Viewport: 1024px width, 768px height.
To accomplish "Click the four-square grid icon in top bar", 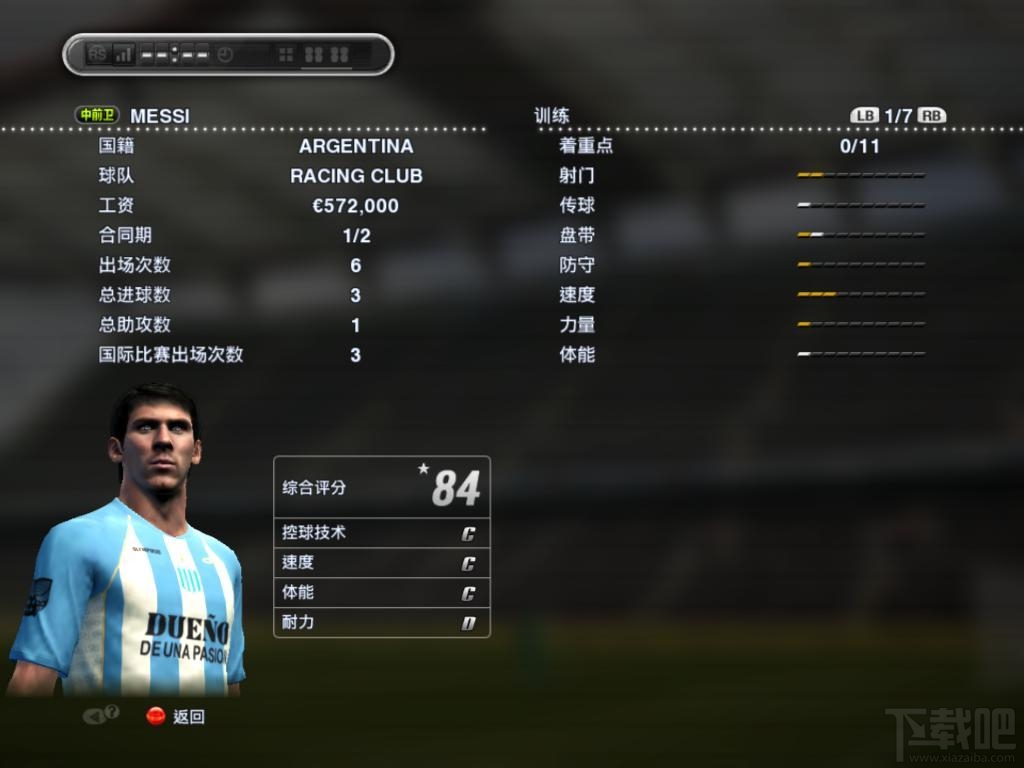I will click(286, 55).
